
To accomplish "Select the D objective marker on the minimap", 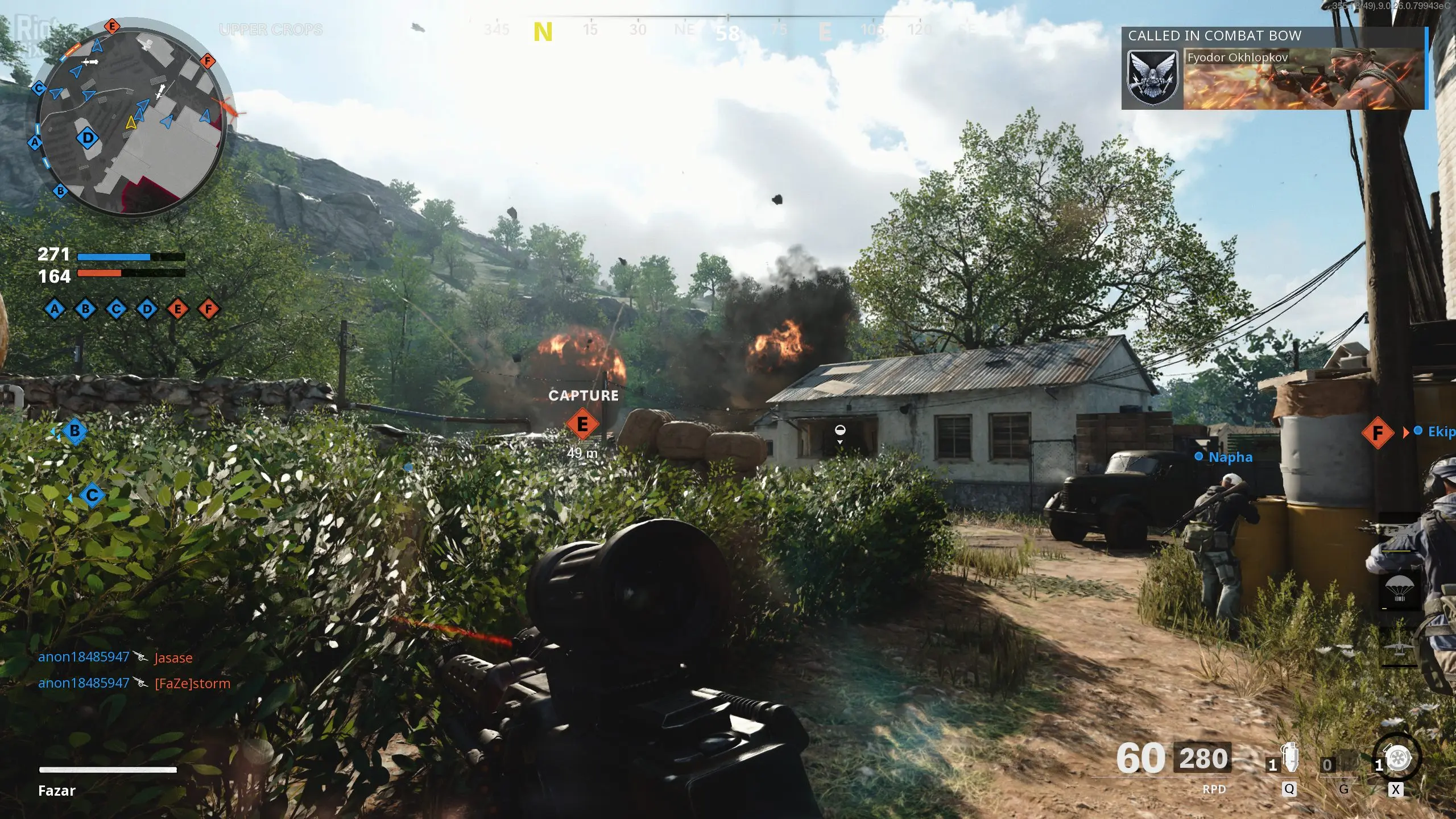I will point(88,138).
